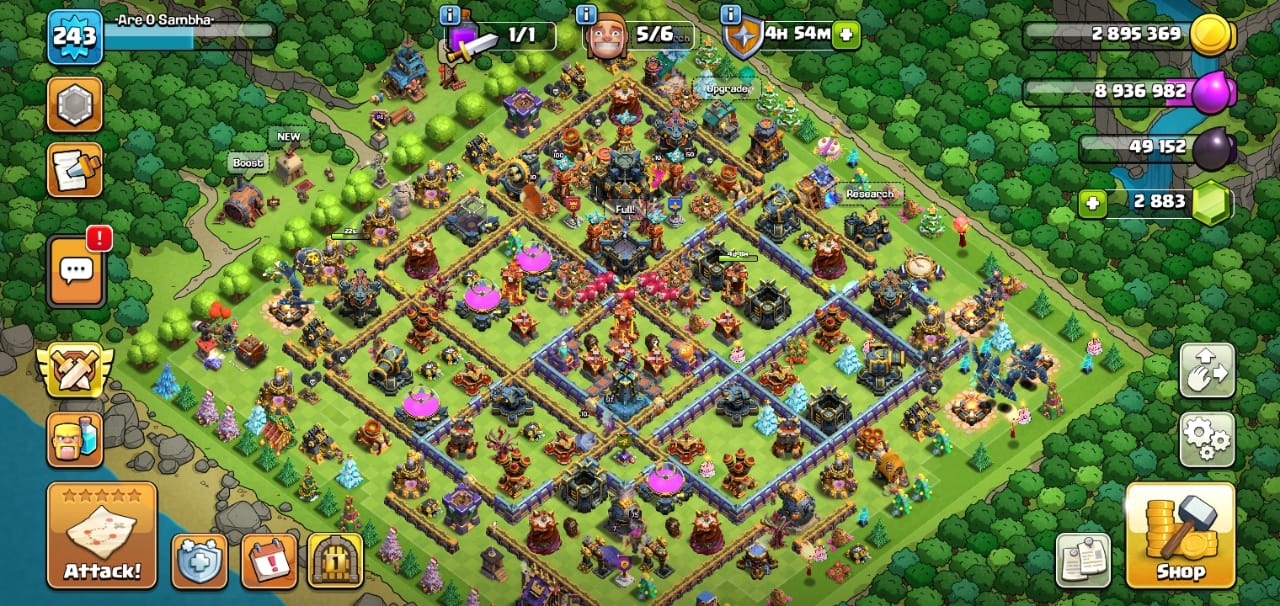The height and width of the screenshot is (606, 1280).
Task: Open the scroll and pencil button
Action: tap(75, 170)
